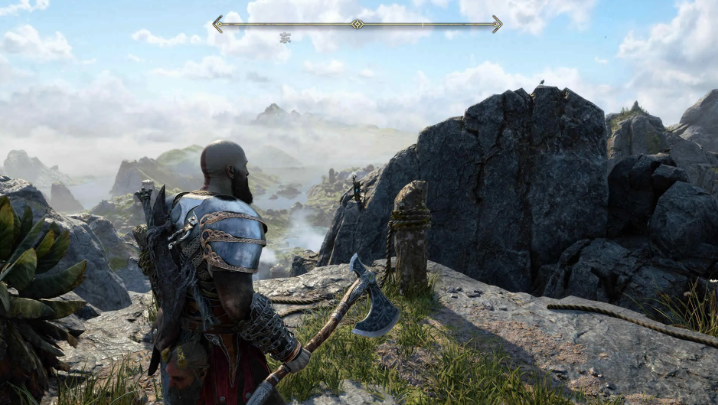
Task: Select the small marker icon below the compass
Action: tap(285, 38)
